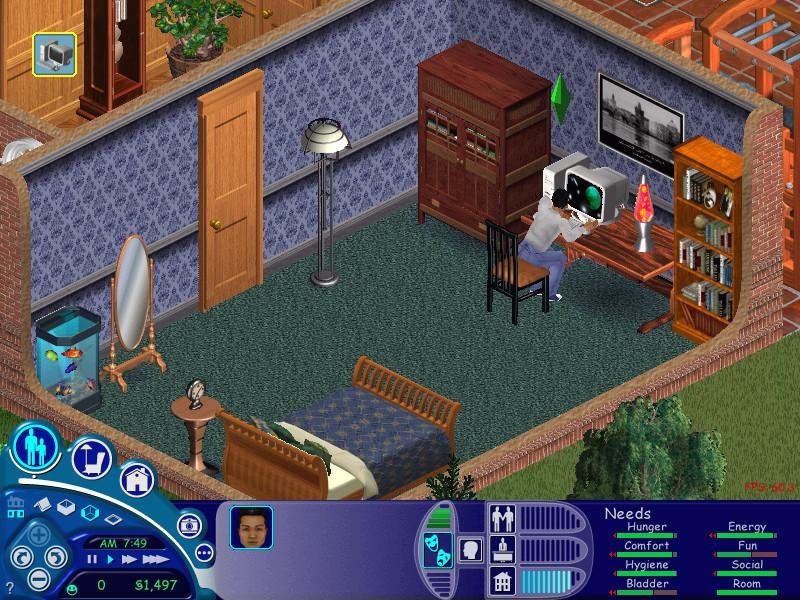Viewport: 800px width, 600px height.
Task: Rotate the camera view left
Action: 19,557
